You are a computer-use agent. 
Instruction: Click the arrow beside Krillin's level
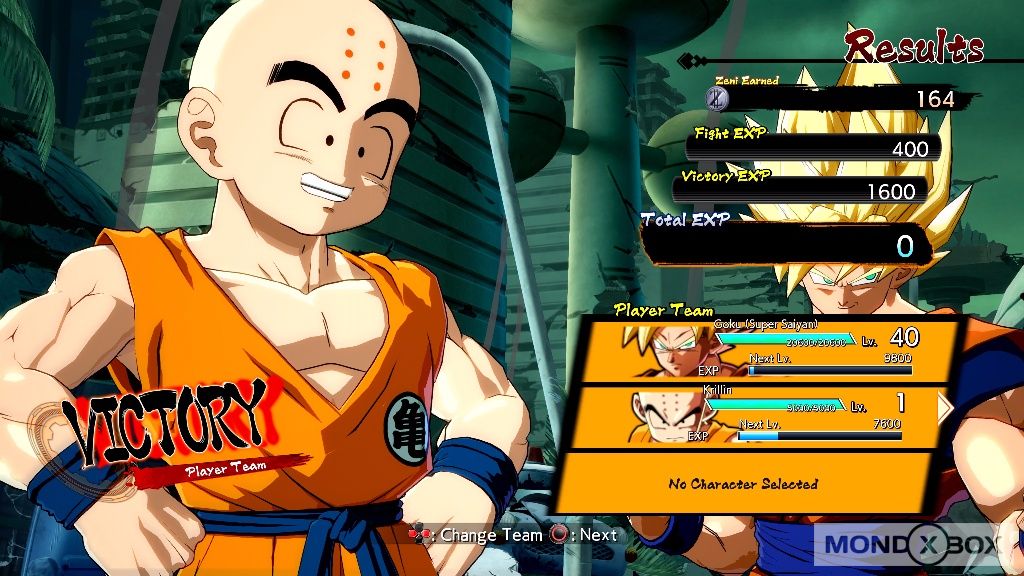coord(945,406)
